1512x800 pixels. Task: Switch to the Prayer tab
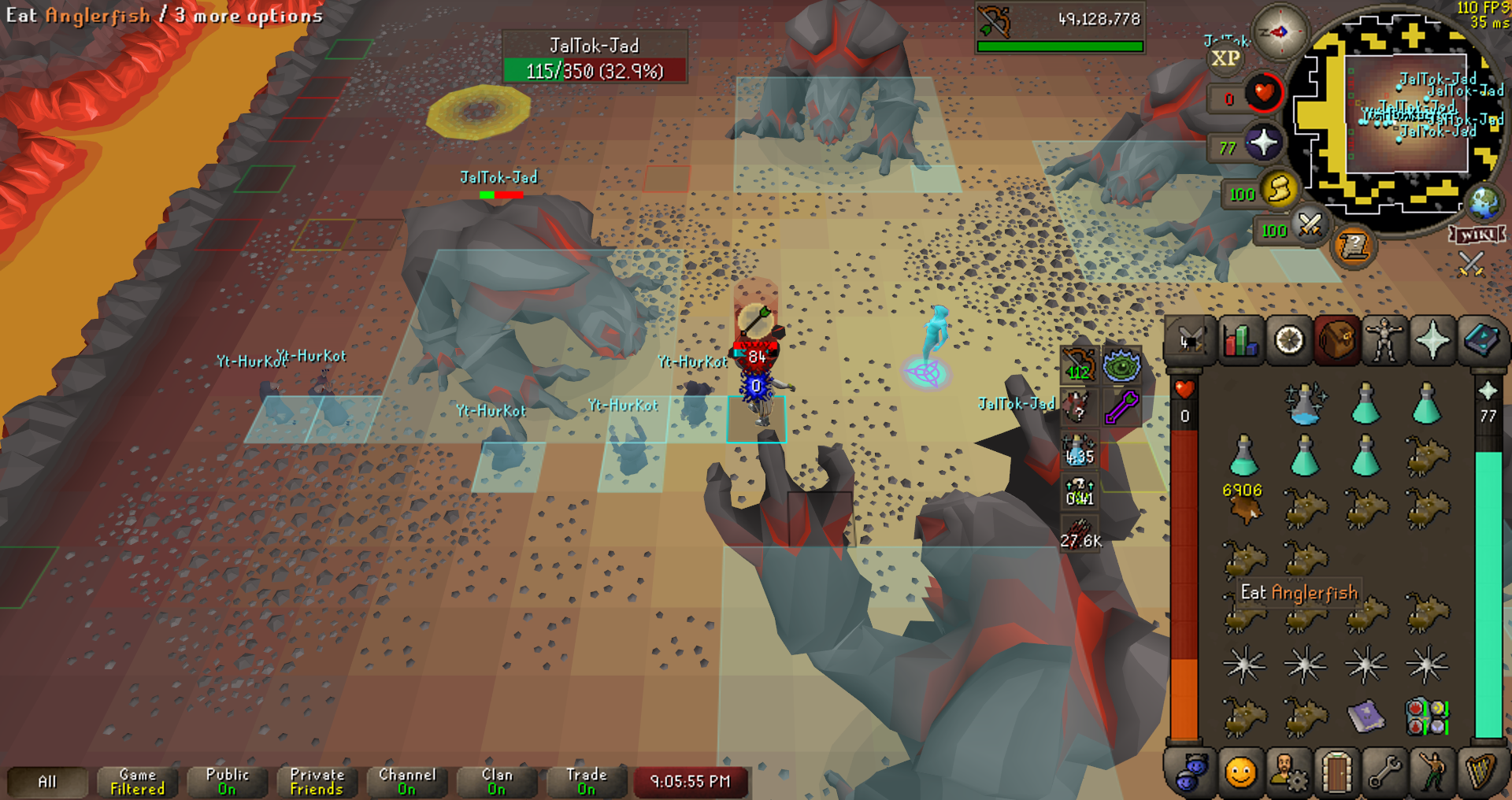pyautogui.click(x=1432, y=342)
